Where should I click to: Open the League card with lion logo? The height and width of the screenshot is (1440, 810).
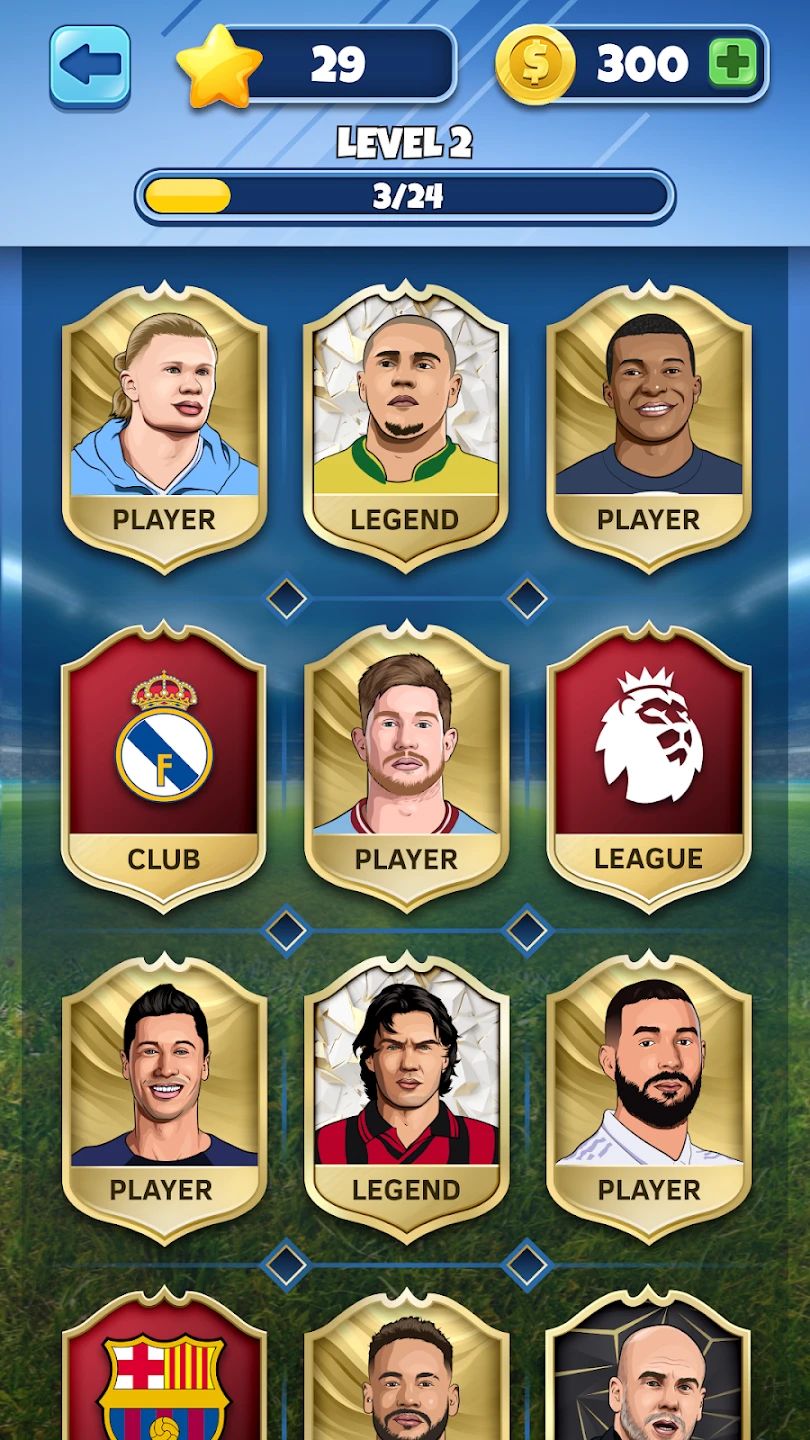[648, 765]
